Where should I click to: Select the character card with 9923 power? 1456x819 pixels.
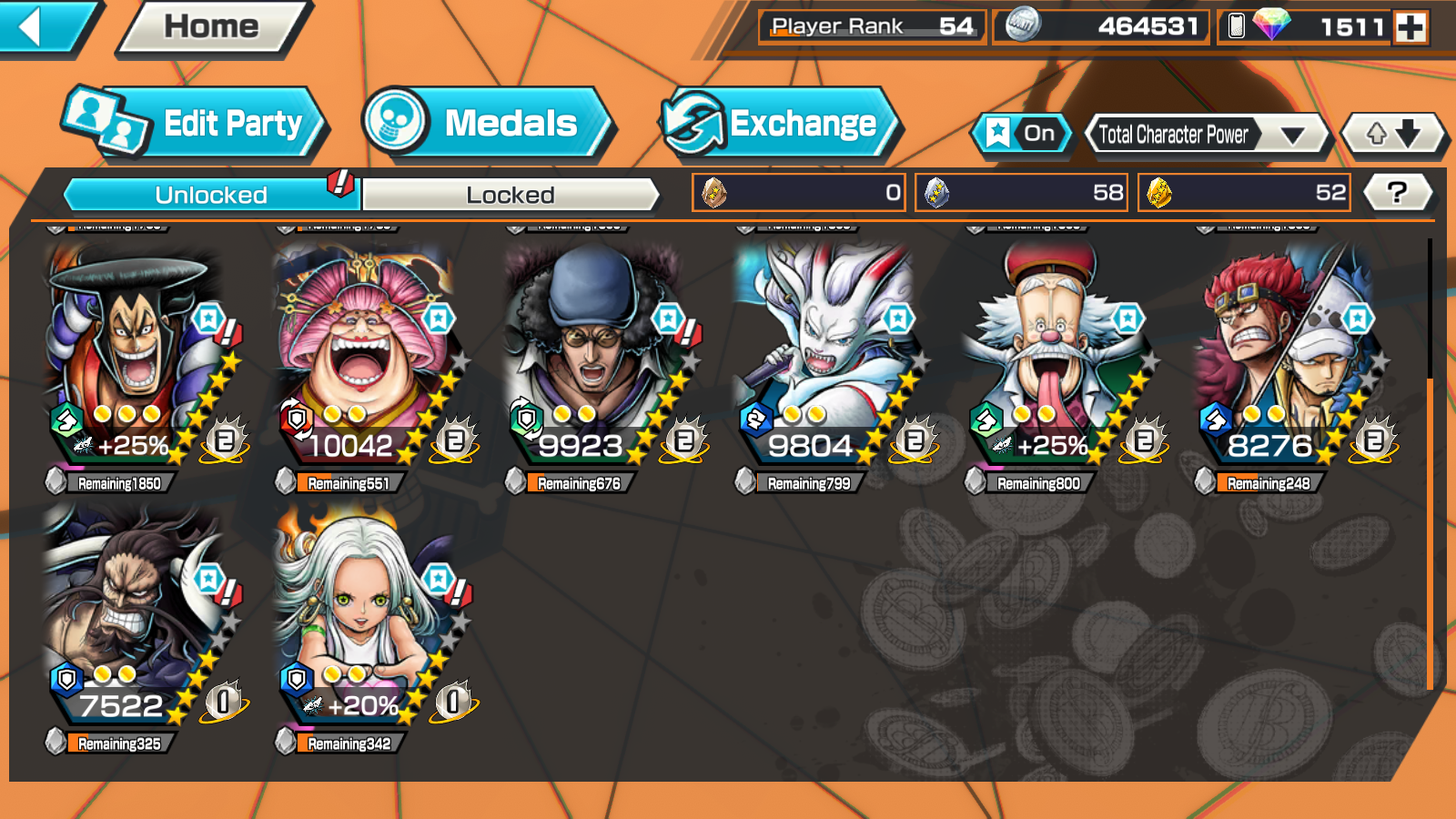(x=593, y=355)
